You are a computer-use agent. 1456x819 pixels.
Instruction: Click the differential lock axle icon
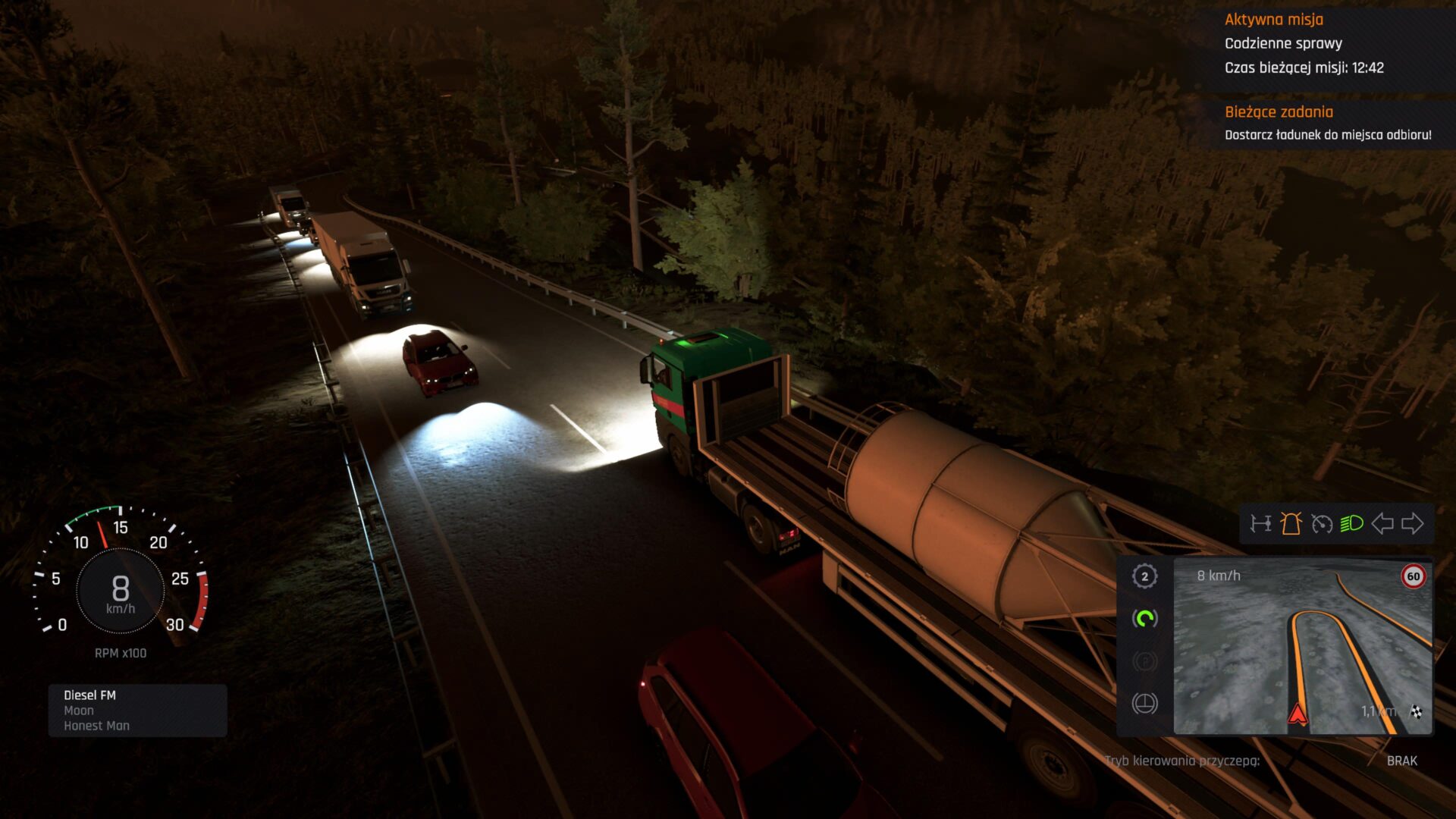tap(1260, 523)
